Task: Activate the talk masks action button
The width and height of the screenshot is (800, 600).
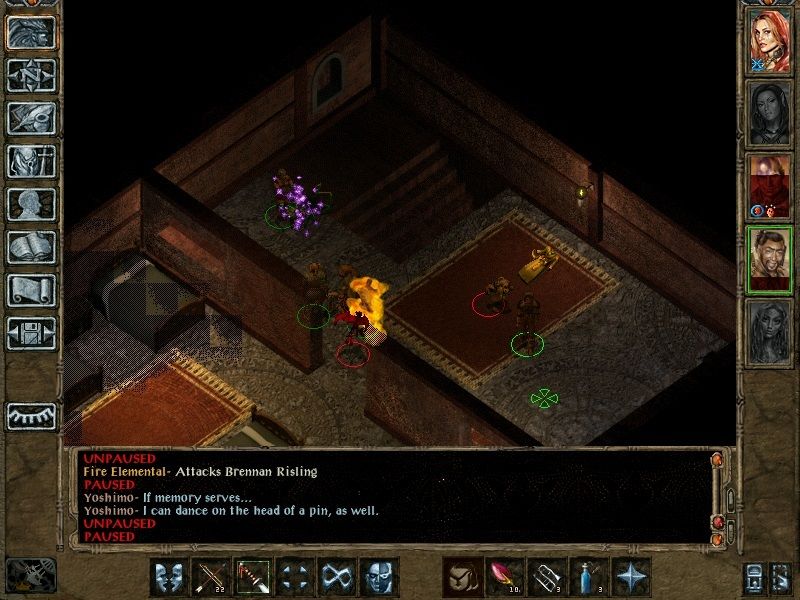Action: pos(169,577)
